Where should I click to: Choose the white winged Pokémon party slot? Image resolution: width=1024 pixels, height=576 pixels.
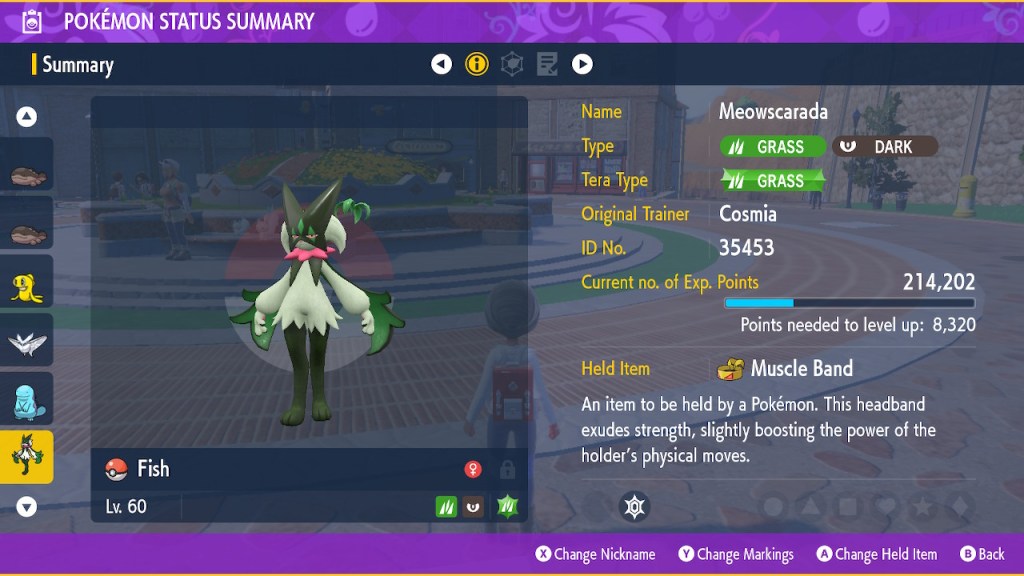click(x=27, y=342)
